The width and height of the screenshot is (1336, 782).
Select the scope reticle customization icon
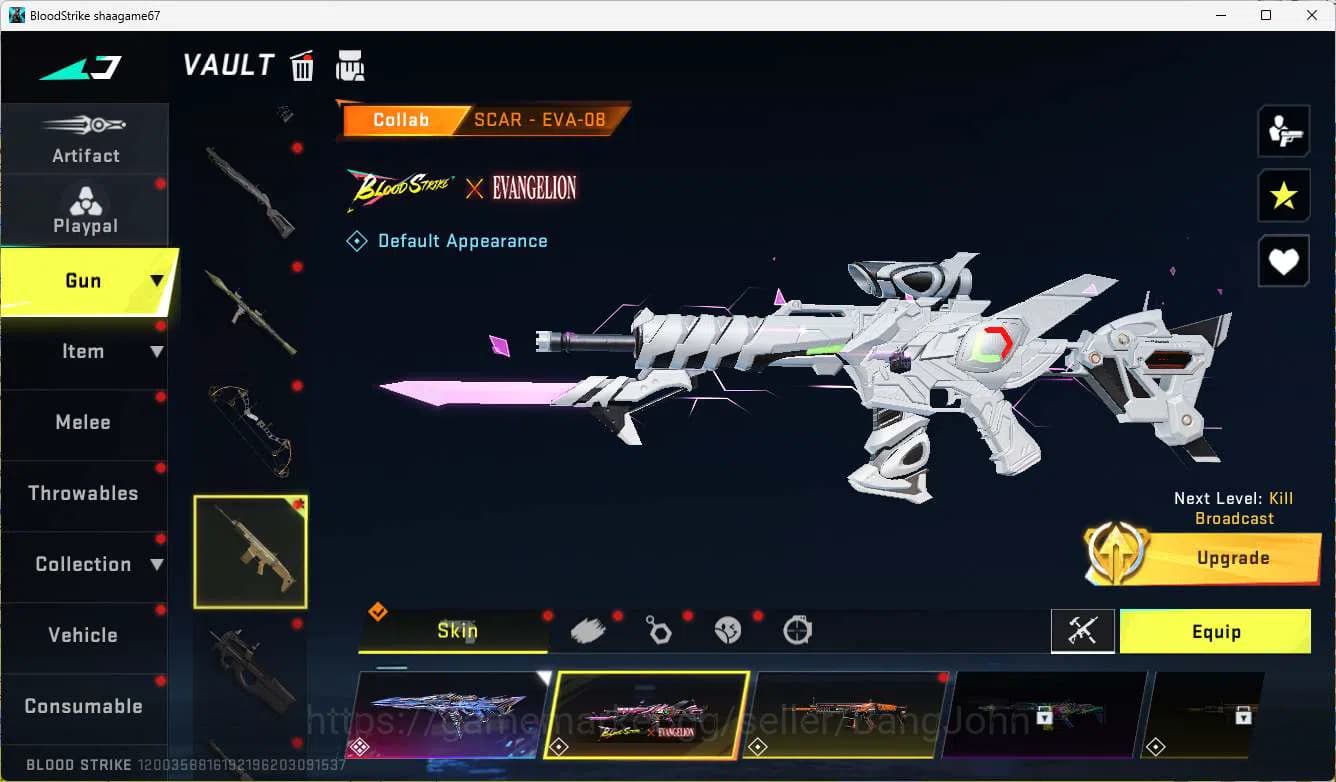tap(795, 629)
